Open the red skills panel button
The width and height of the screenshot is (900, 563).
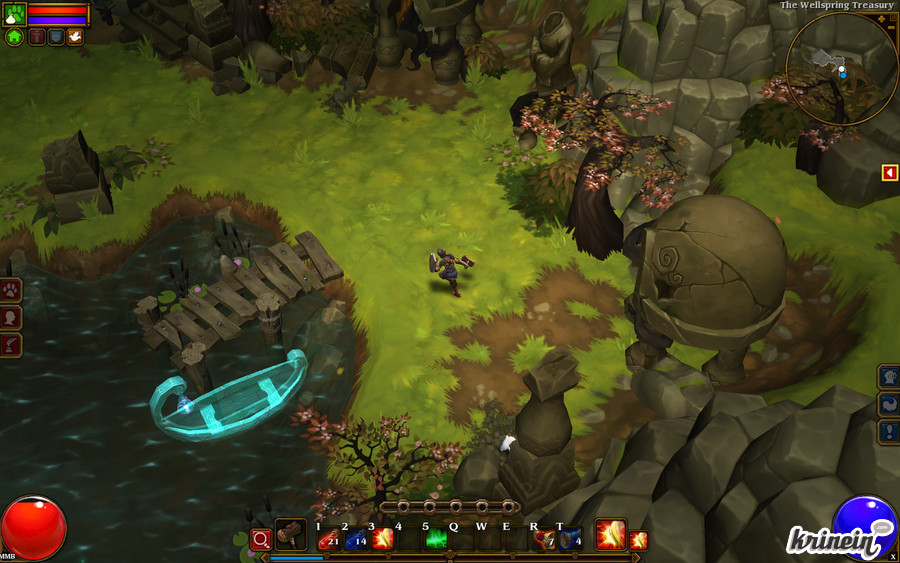(x=11, y=345)
